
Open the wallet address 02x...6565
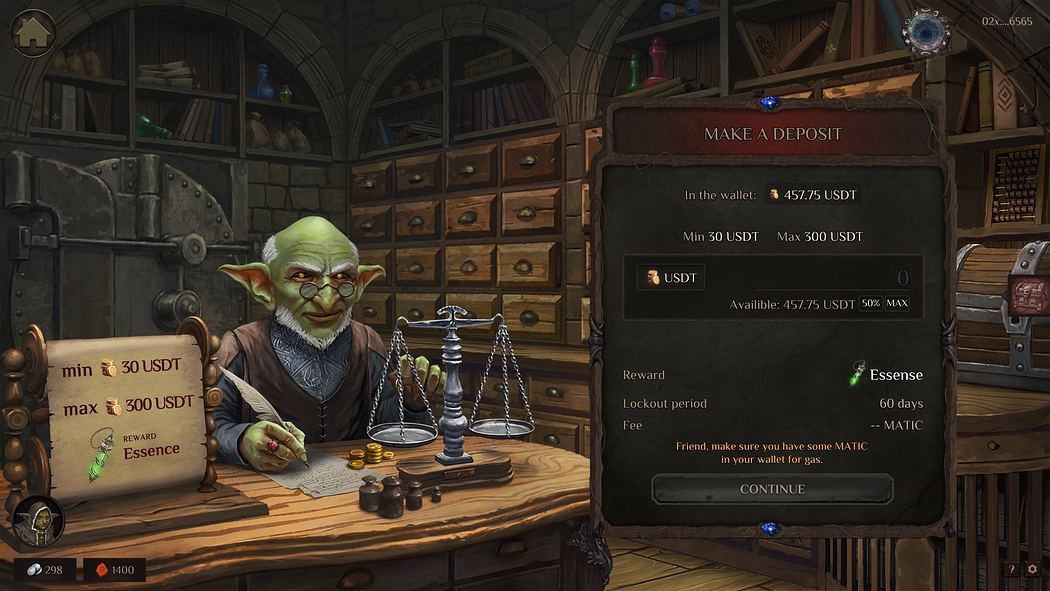(x=1007, y=21)
